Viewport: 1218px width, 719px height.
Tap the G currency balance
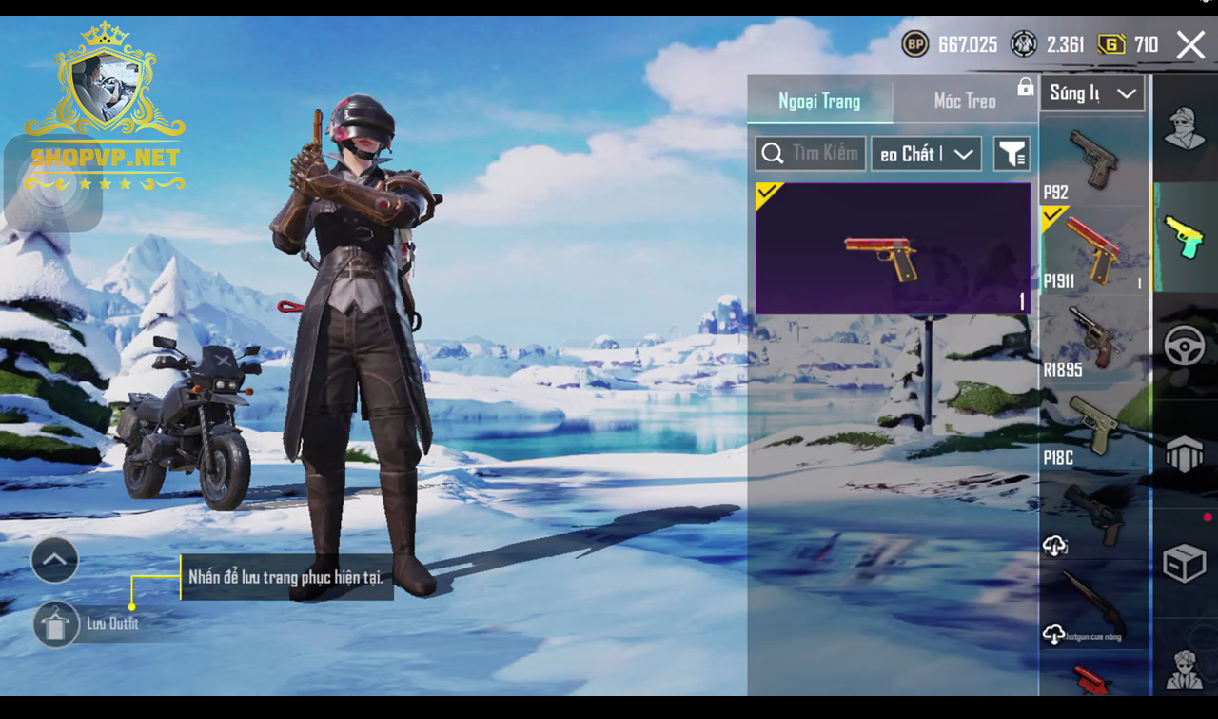[x=1128, y=45]
